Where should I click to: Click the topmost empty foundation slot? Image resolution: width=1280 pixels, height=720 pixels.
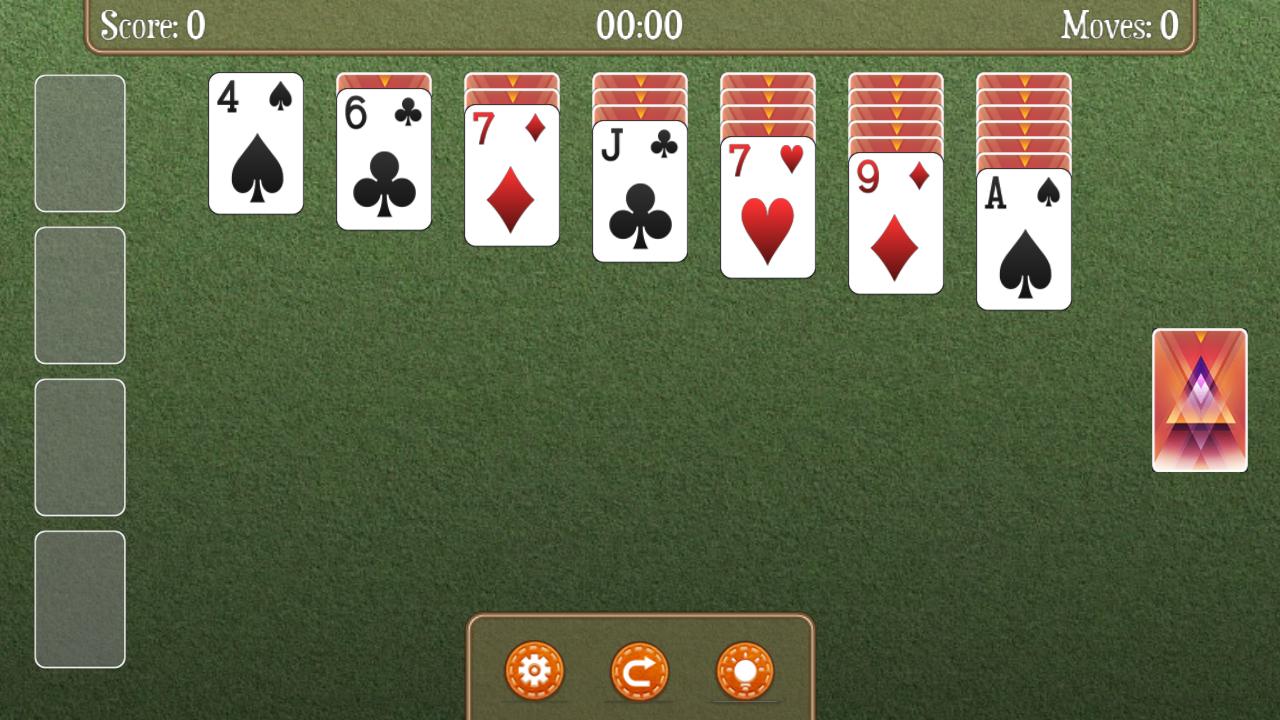pos(80,145)
